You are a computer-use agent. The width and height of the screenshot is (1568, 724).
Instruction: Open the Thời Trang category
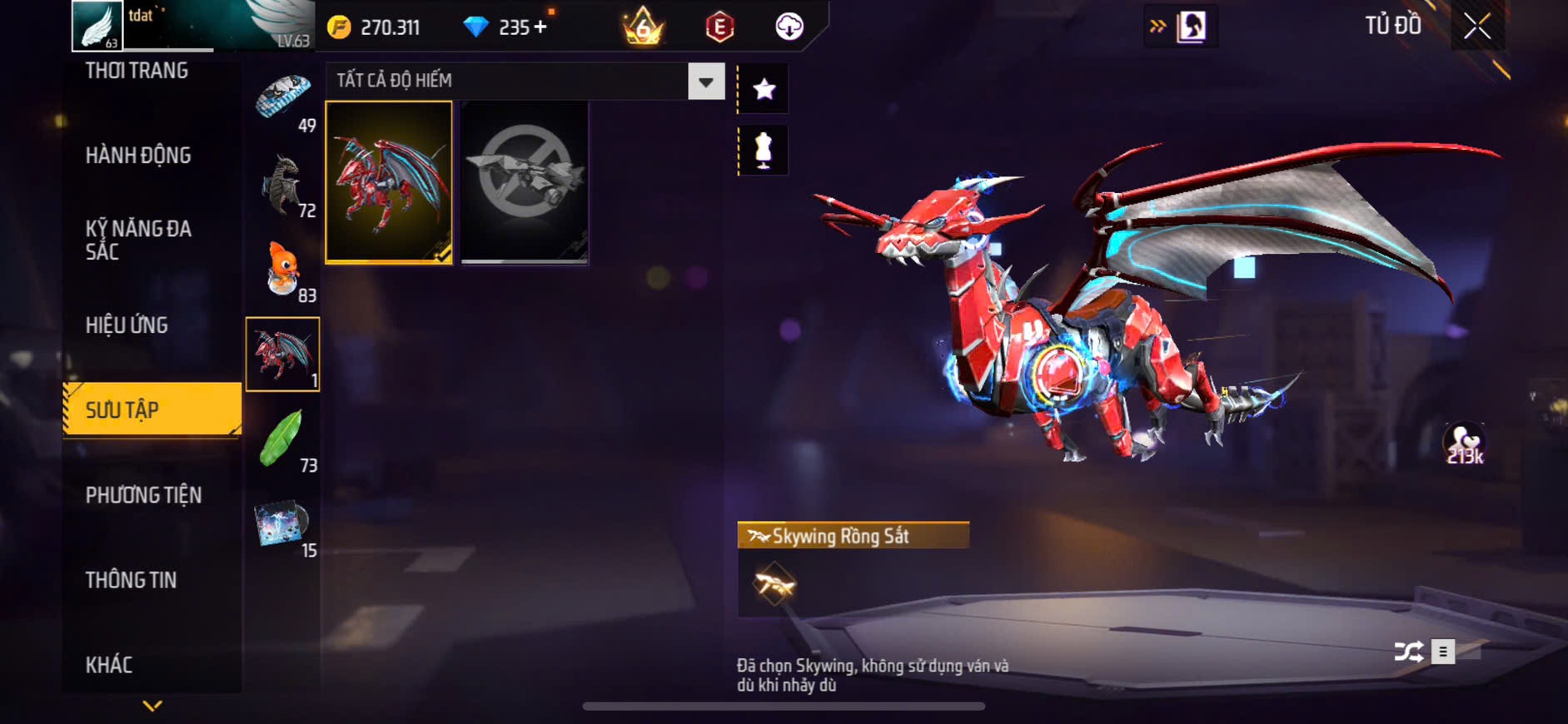[137, 72]
